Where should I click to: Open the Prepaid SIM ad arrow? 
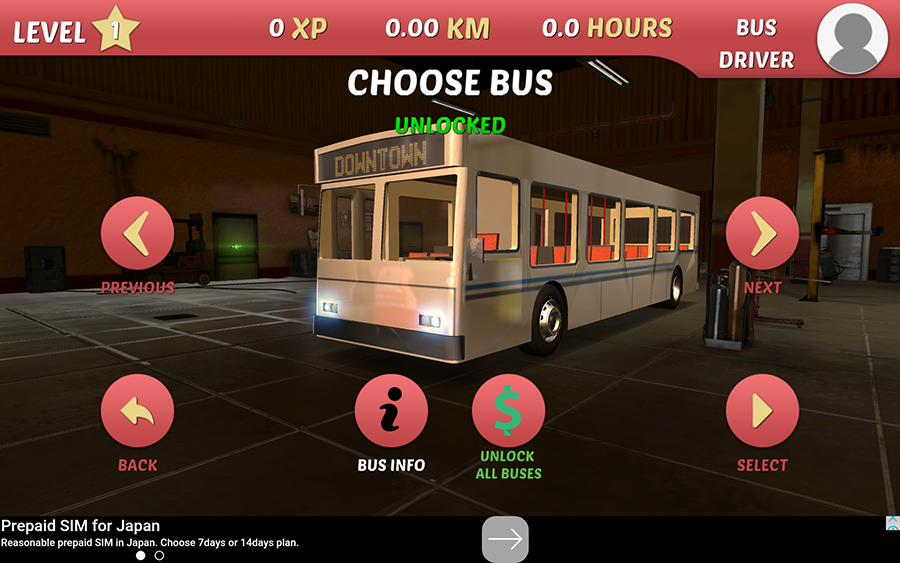505,540
